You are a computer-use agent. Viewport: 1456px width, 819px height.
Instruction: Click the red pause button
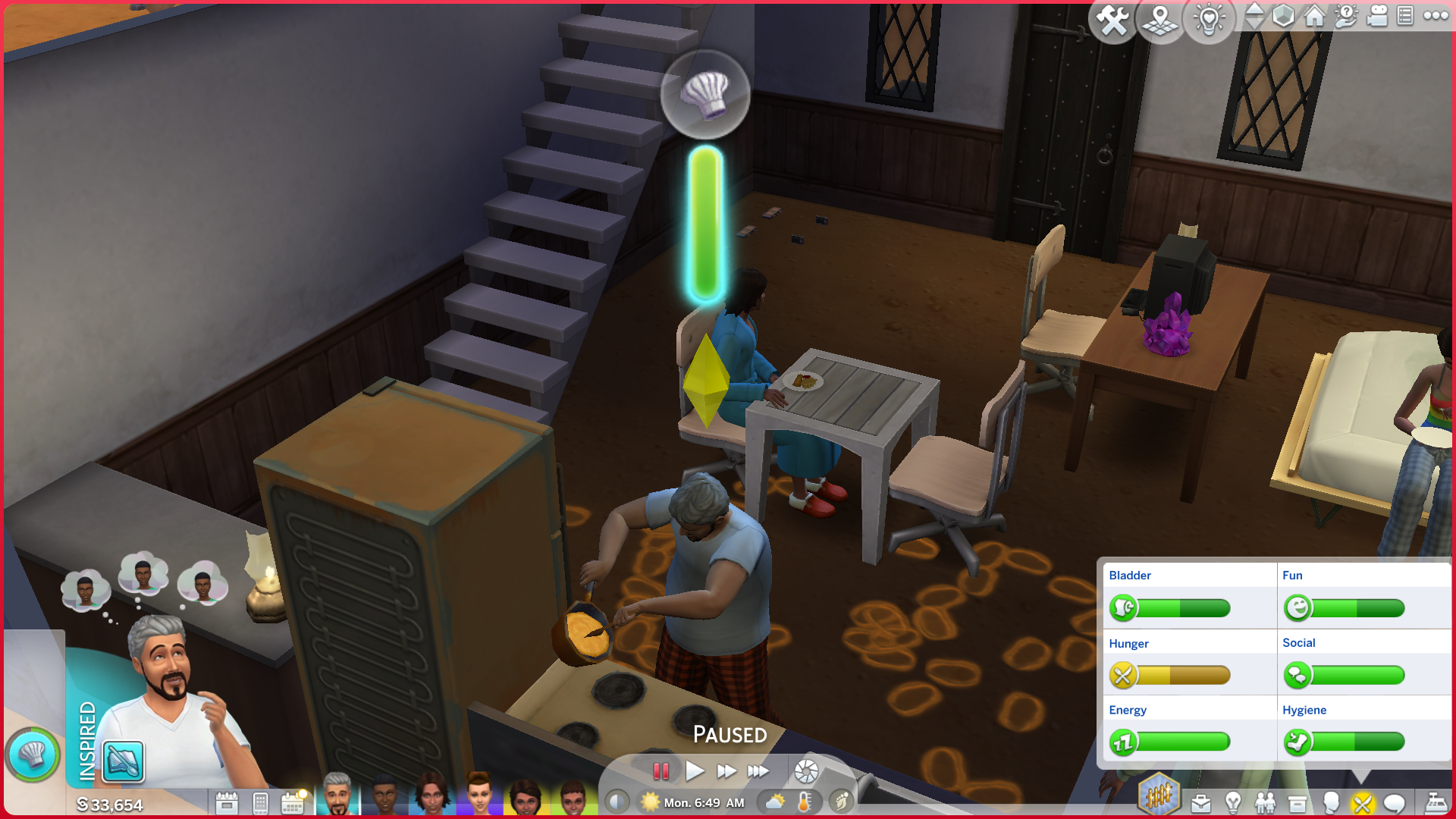(x=661, y=771)
